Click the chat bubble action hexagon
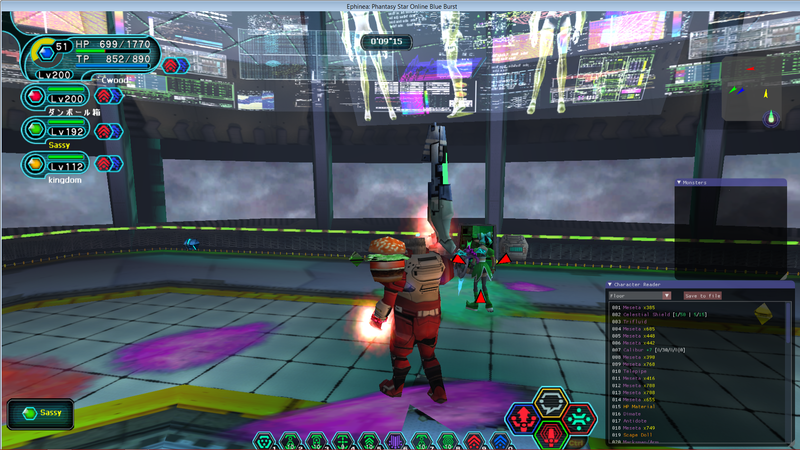800x450 pixels. [550, 403]
